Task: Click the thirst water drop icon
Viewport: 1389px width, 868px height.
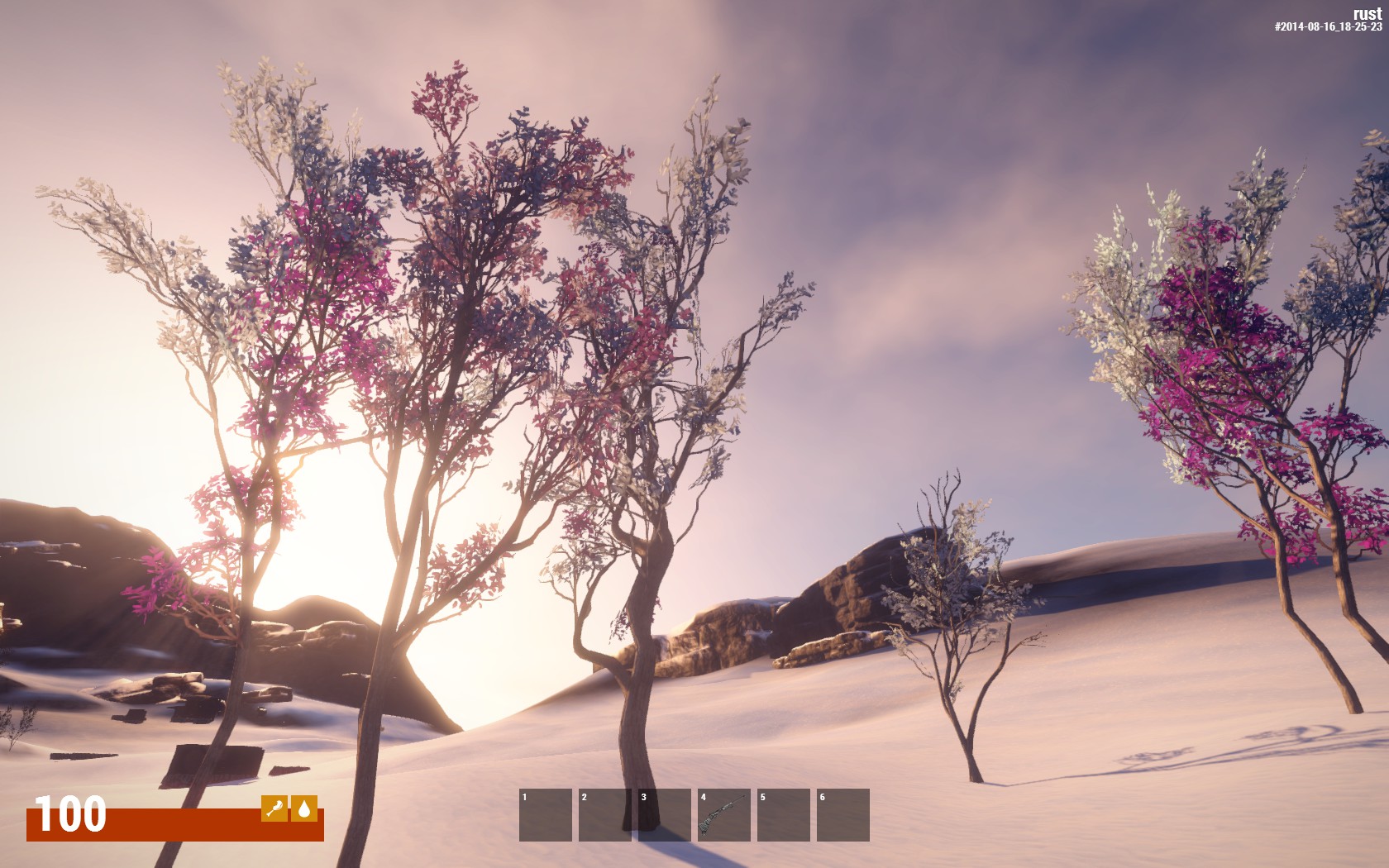Action: coord(304,808)
